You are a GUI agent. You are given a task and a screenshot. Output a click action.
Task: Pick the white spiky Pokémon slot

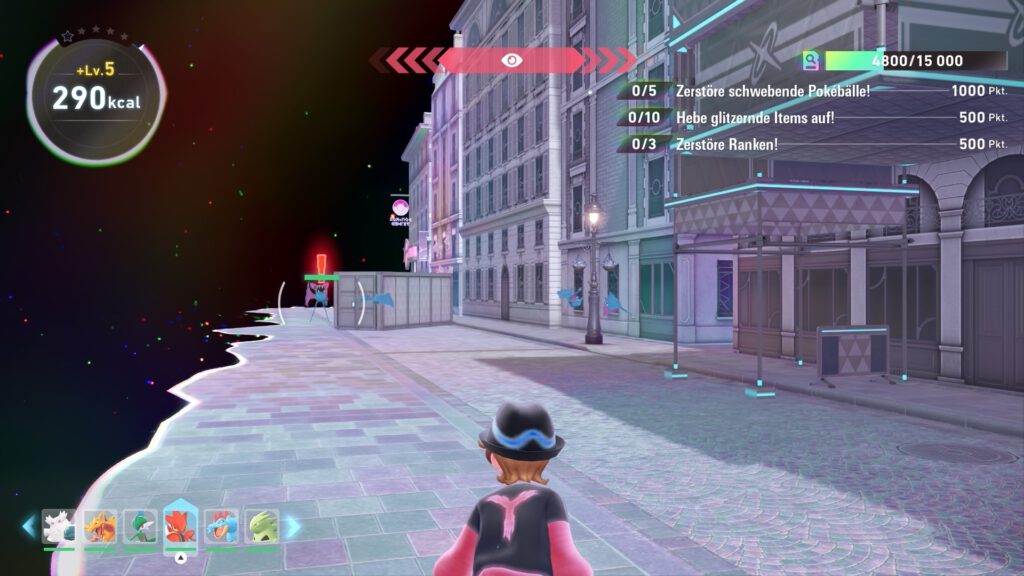(60, 526)
